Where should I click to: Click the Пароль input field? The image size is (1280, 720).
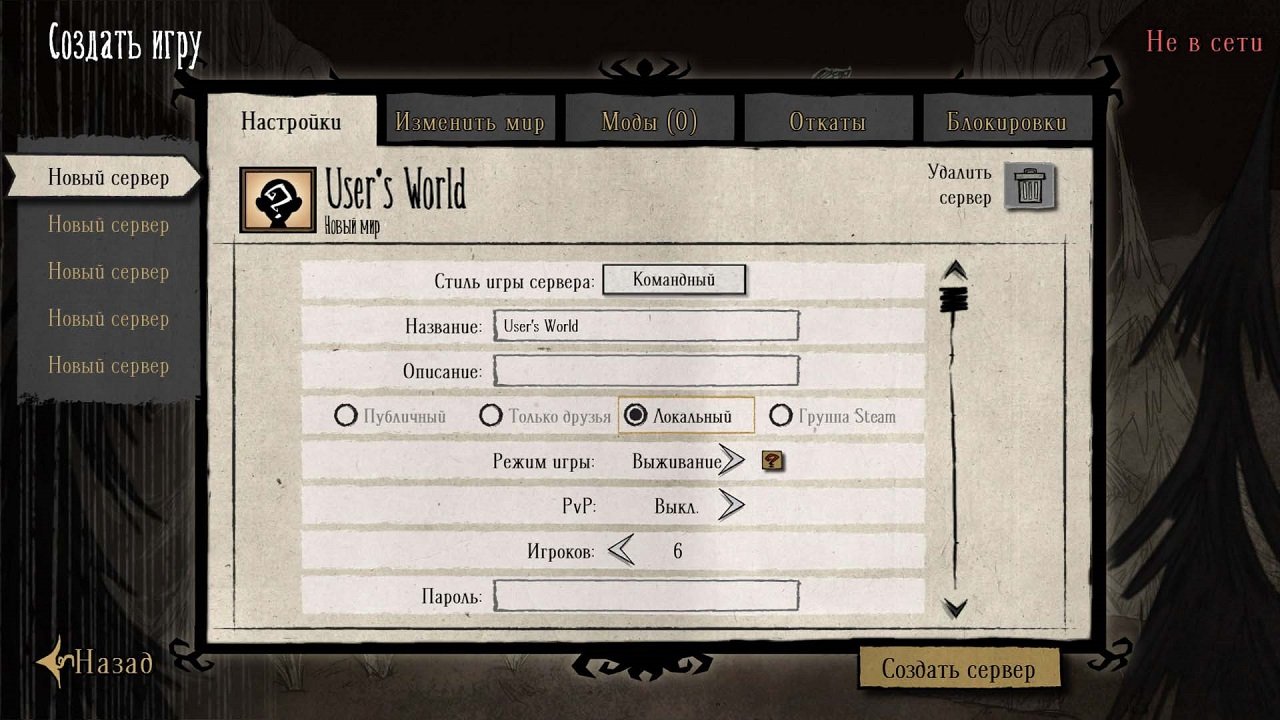[x=645, y=594]
